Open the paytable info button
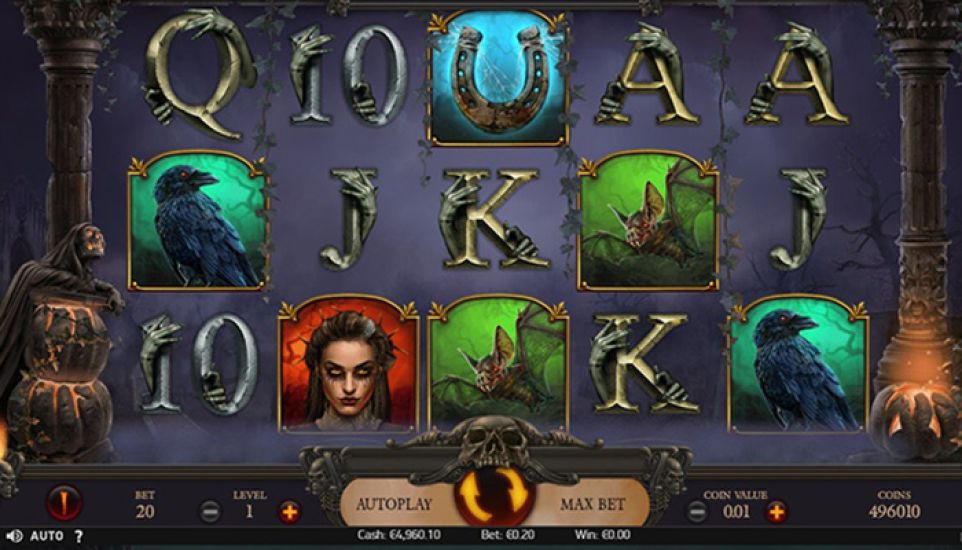Image resolution: width=962 pixels, height=550 pixels. 63,500
